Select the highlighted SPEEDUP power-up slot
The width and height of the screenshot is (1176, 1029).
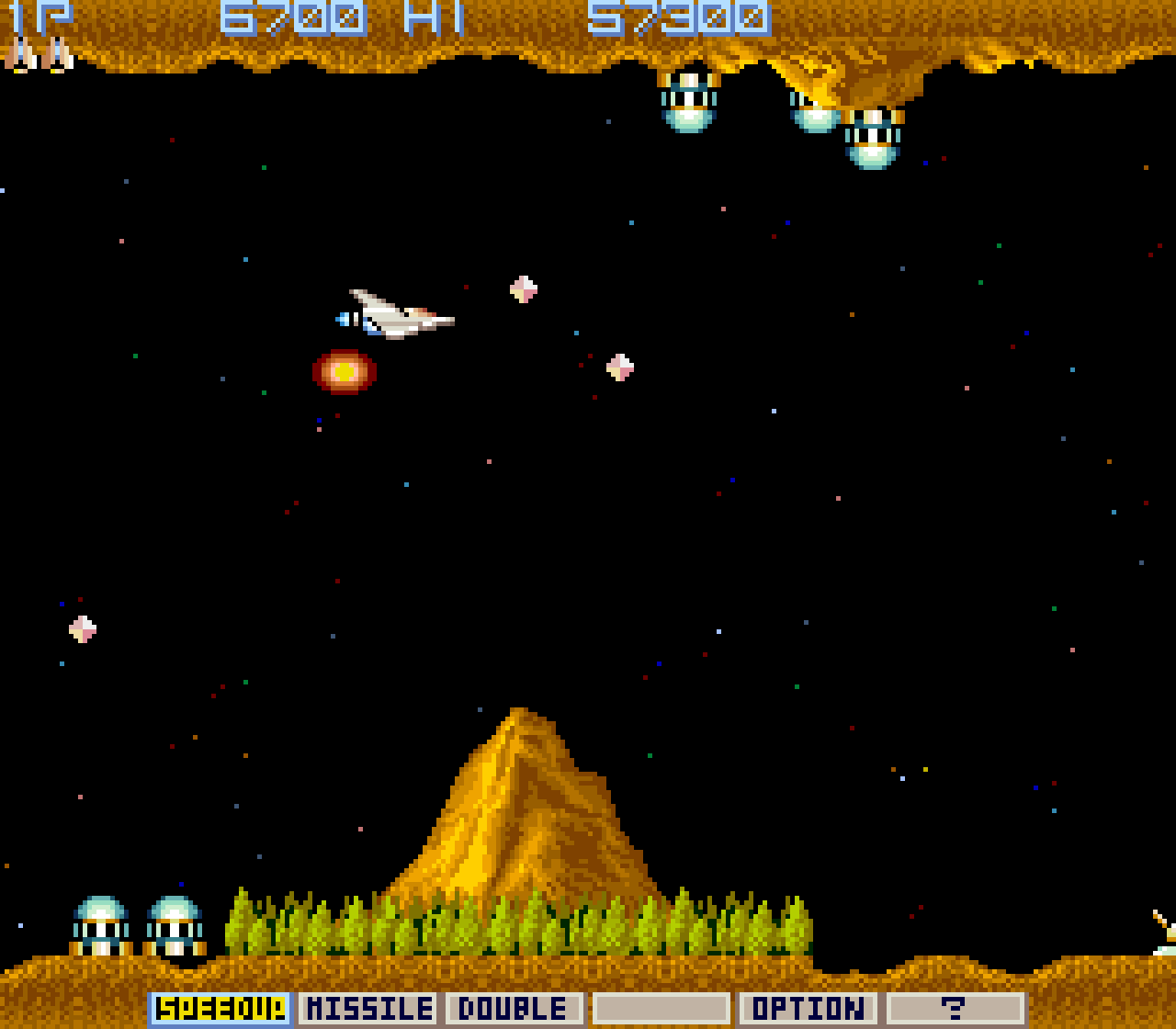(x=220, y=1009)
